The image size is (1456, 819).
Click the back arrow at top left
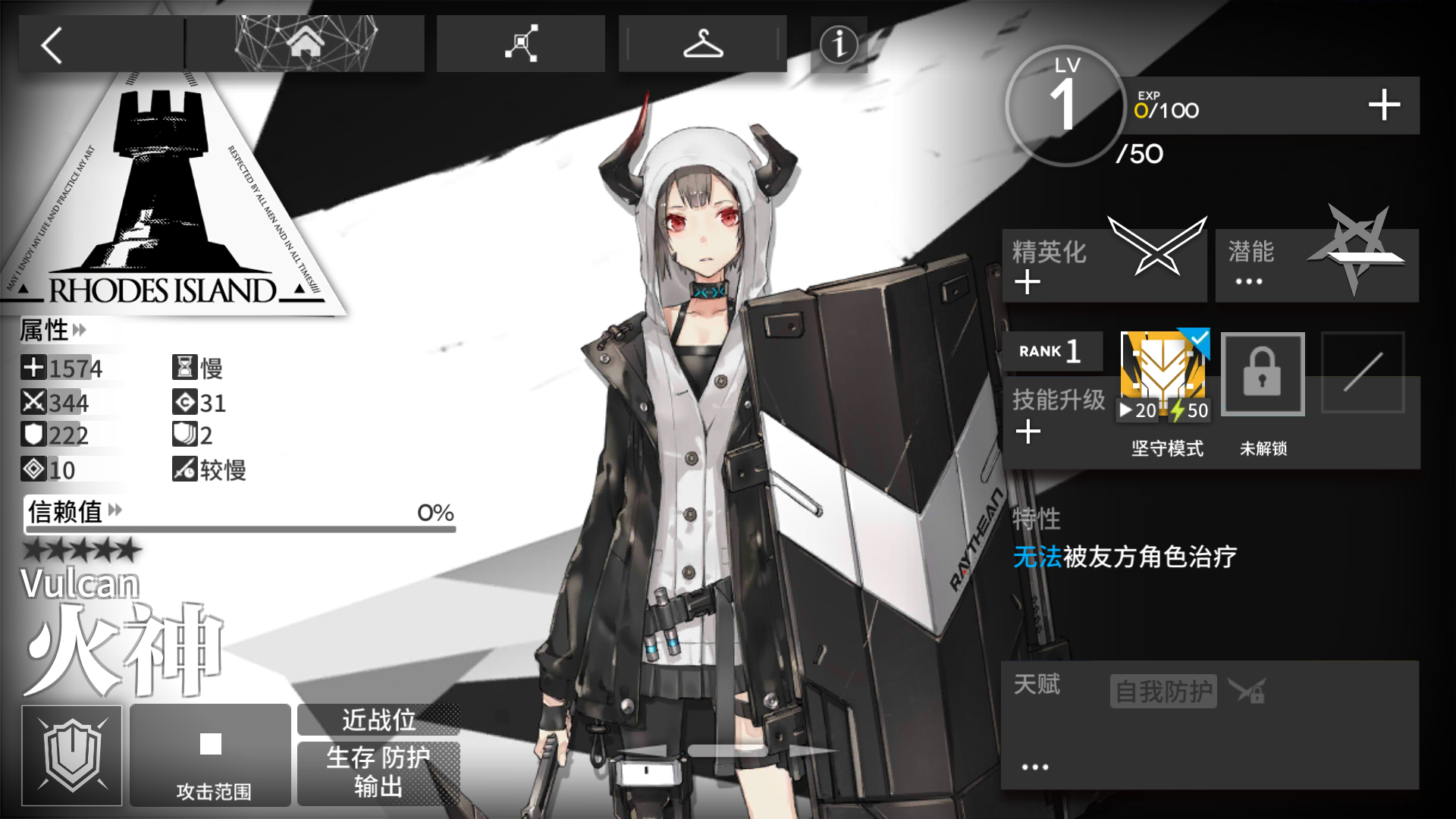pyautogui.click(x=51, y=47)
